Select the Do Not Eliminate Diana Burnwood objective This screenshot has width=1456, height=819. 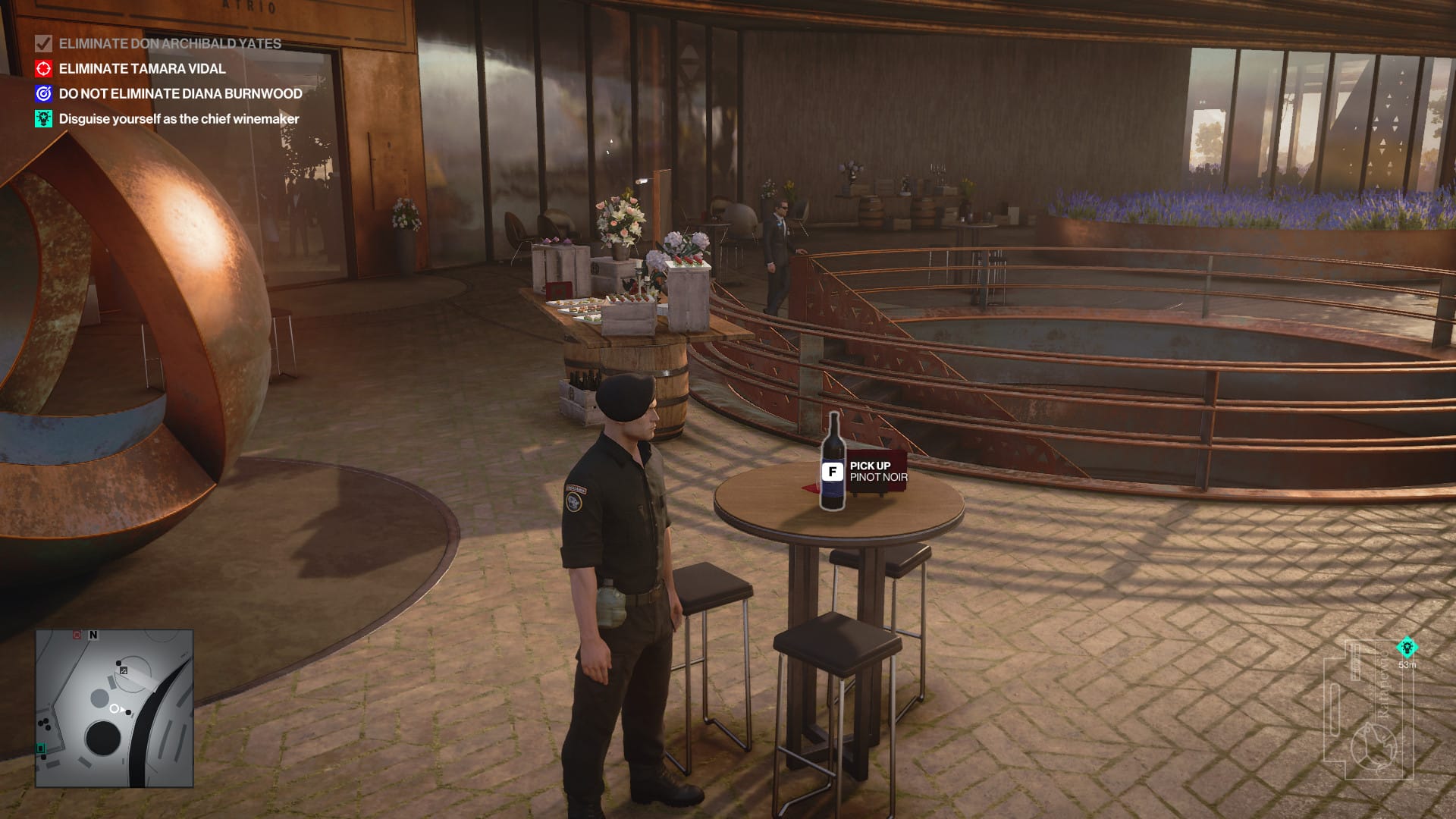180,94
